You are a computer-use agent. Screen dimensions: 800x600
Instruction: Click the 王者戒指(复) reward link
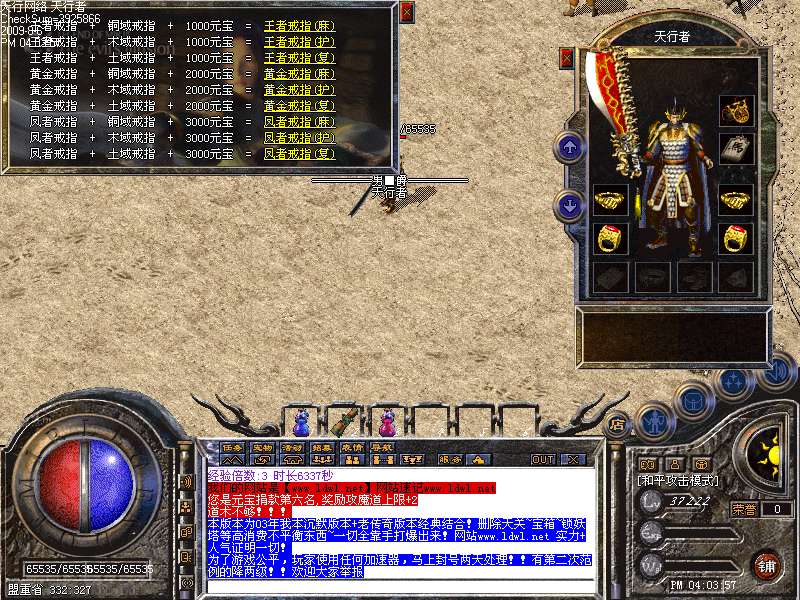pos(299,57)
